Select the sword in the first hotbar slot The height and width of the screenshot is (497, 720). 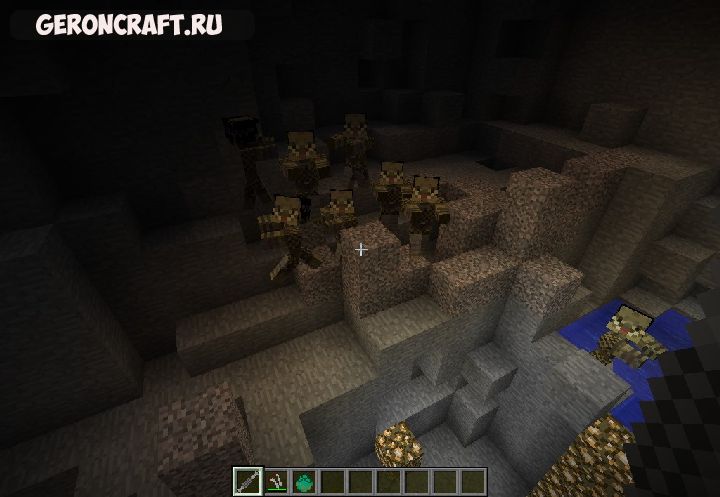248,481
